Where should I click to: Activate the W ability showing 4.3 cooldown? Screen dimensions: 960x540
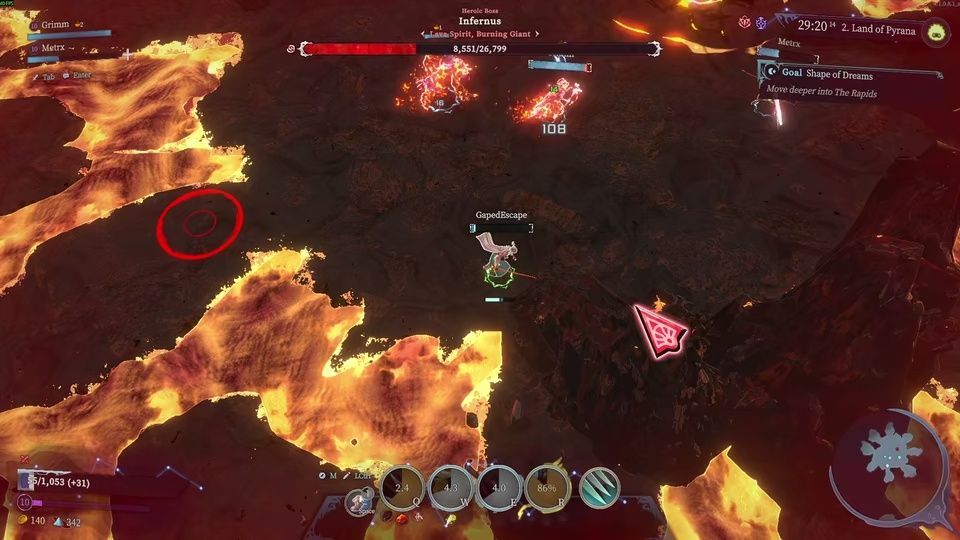click(450, 487)
